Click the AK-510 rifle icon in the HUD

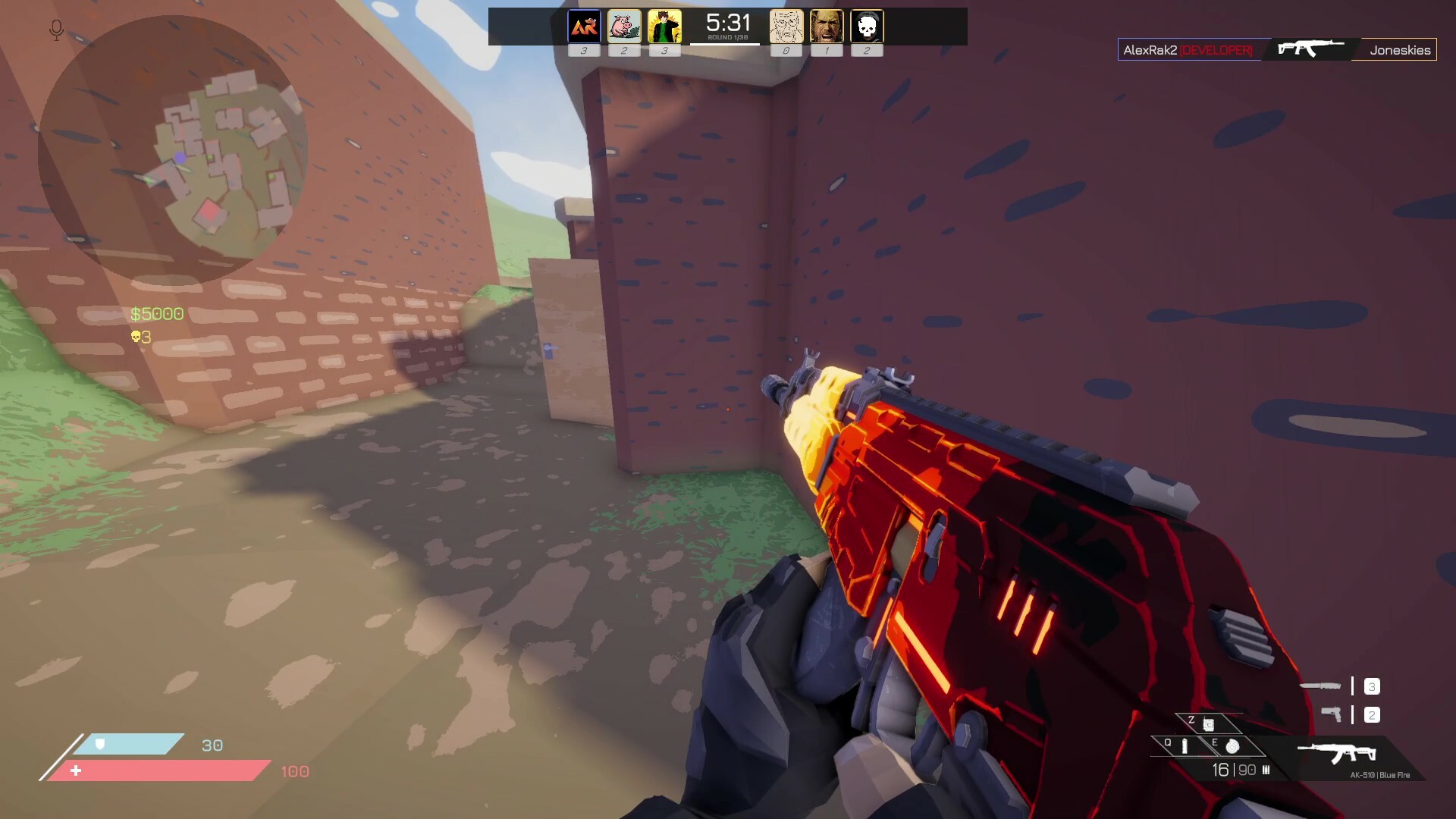pos(1337,752)
